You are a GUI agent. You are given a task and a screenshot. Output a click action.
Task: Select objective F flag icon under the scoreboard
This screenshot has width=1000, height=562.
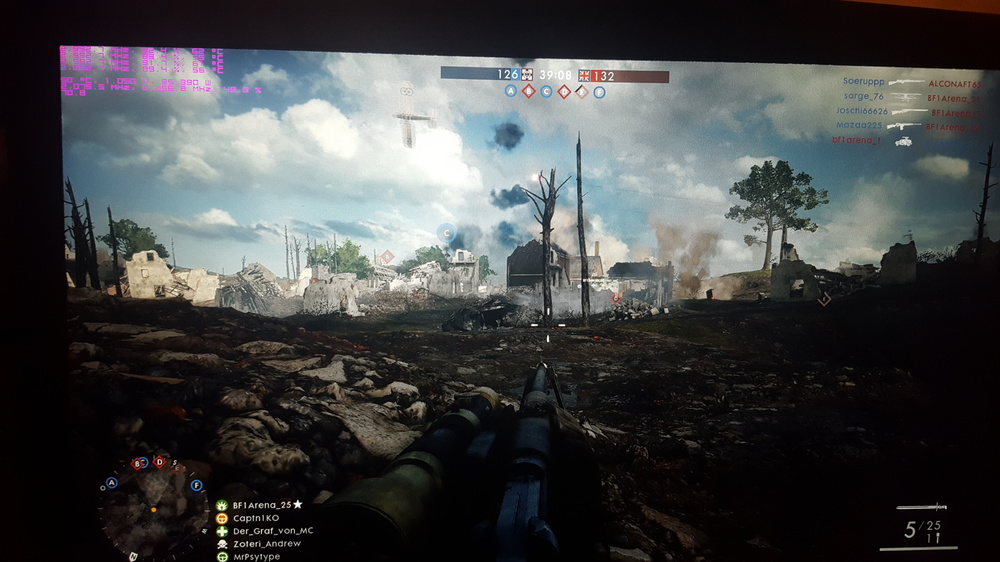[x=599, y=92]
